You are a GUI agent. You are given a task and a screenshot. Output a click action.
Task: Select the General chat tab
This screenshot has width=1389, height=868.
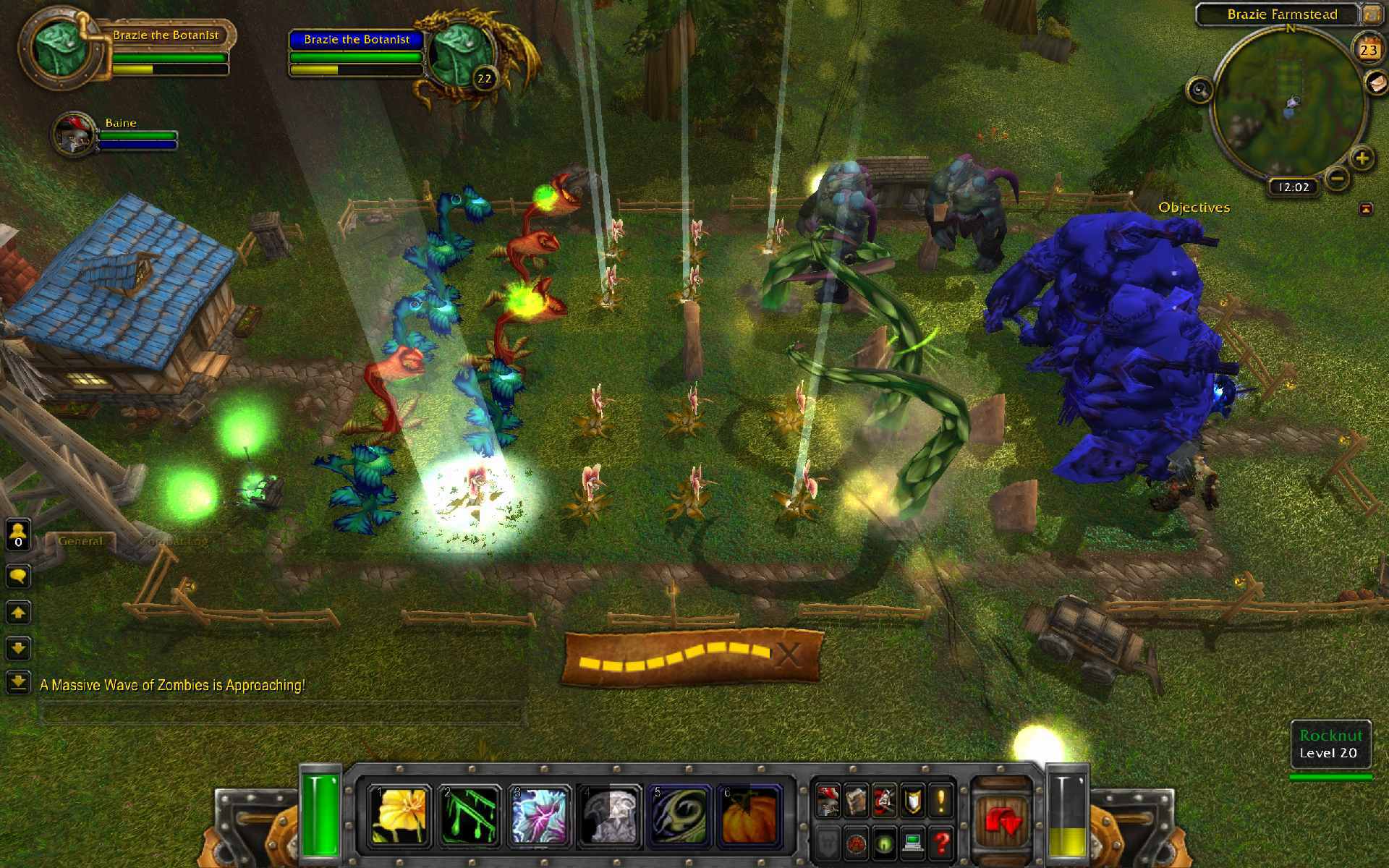[x=81, y=540]
